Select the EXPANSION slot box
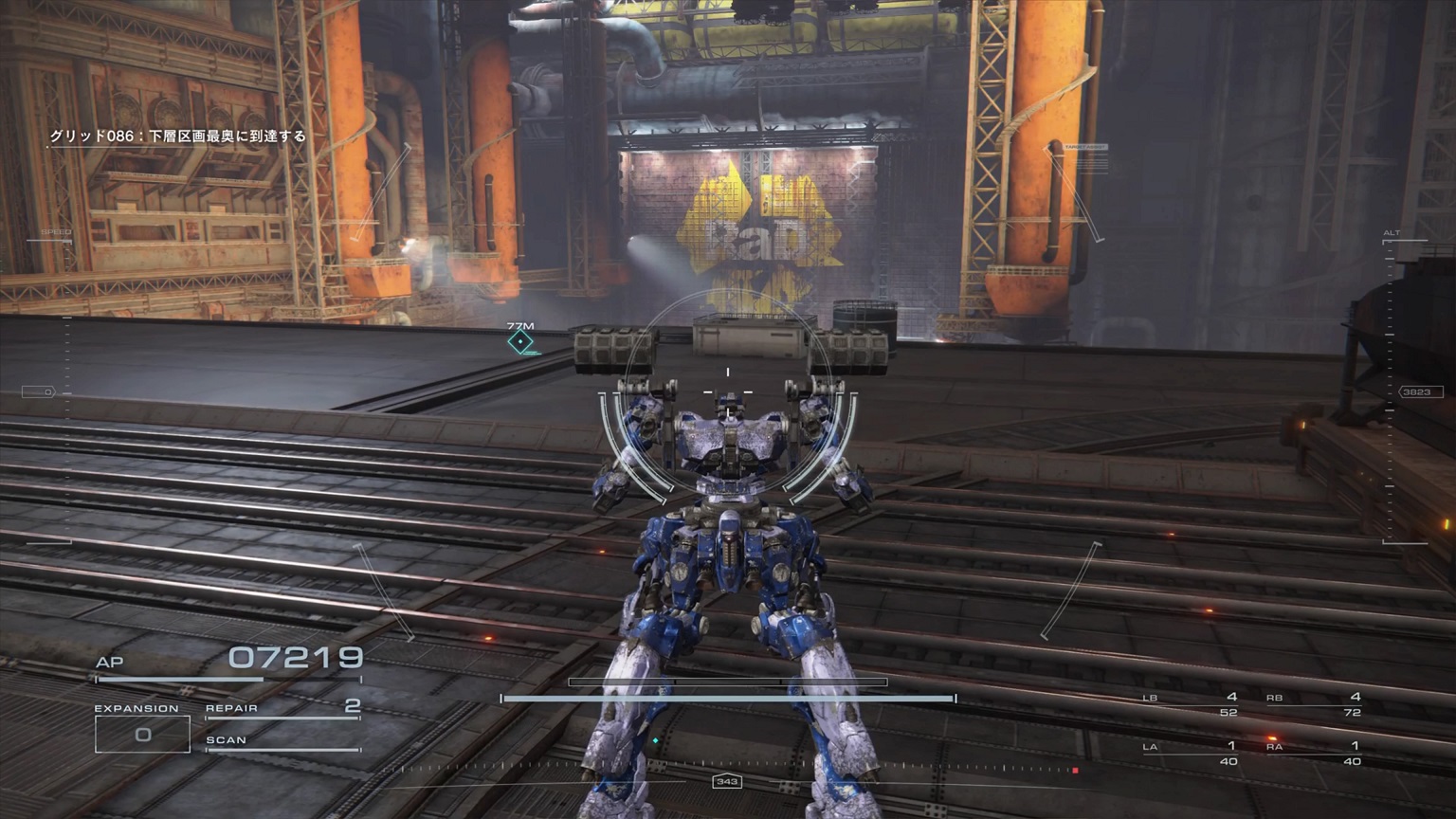The image size is (1456, 819). coord(142,734)
